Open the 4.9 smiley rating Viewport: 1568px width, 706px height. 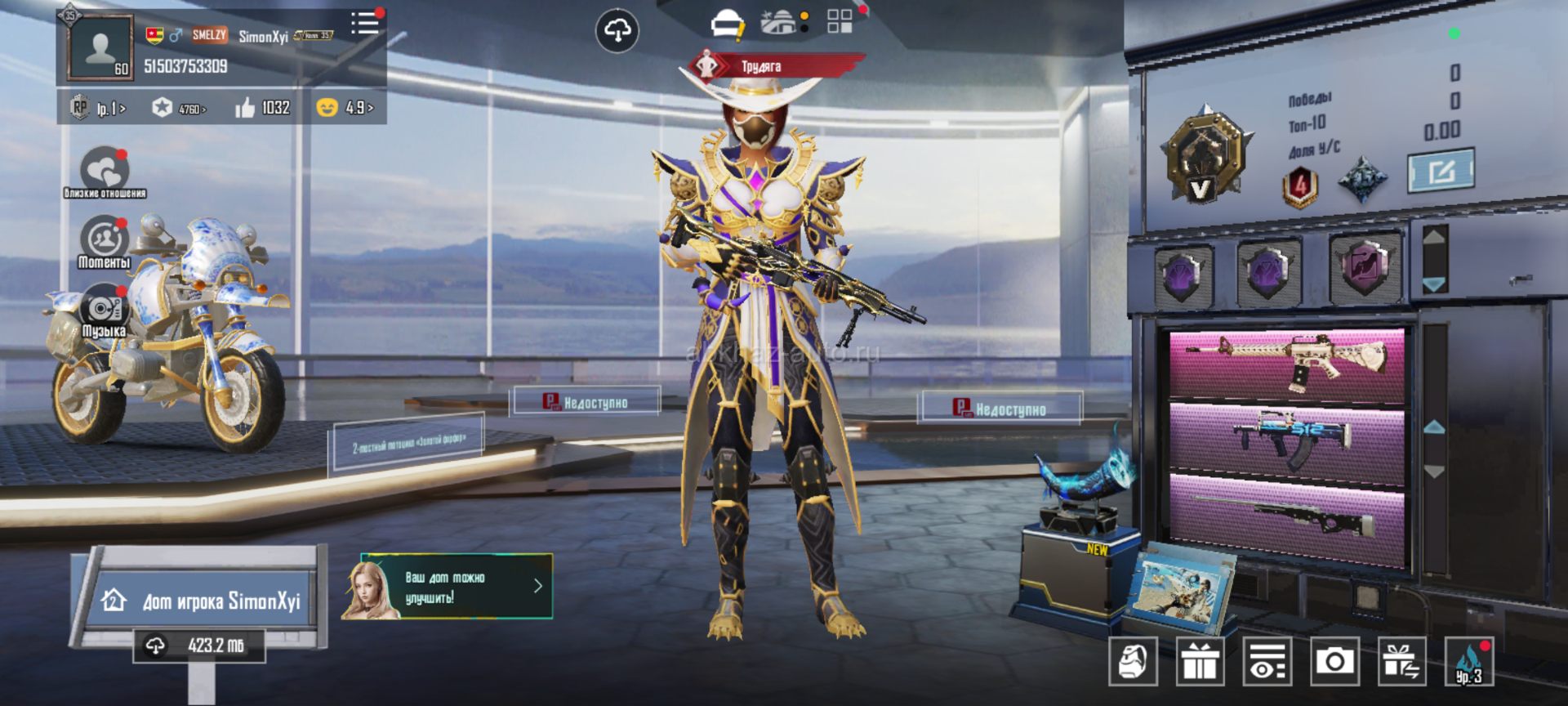click(x=345, y=108)
